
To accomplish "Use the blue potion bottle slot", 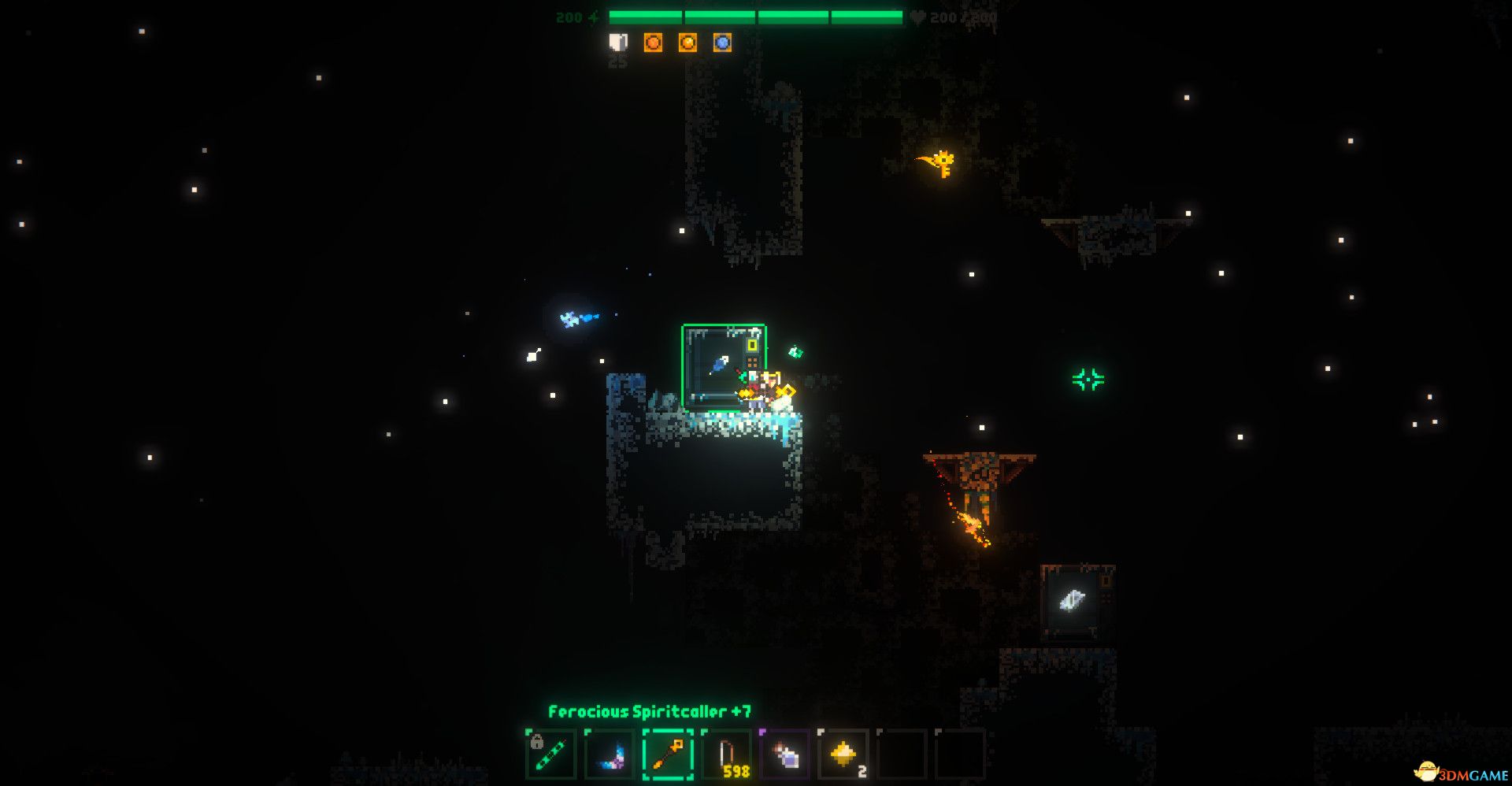I will [785, 754].
